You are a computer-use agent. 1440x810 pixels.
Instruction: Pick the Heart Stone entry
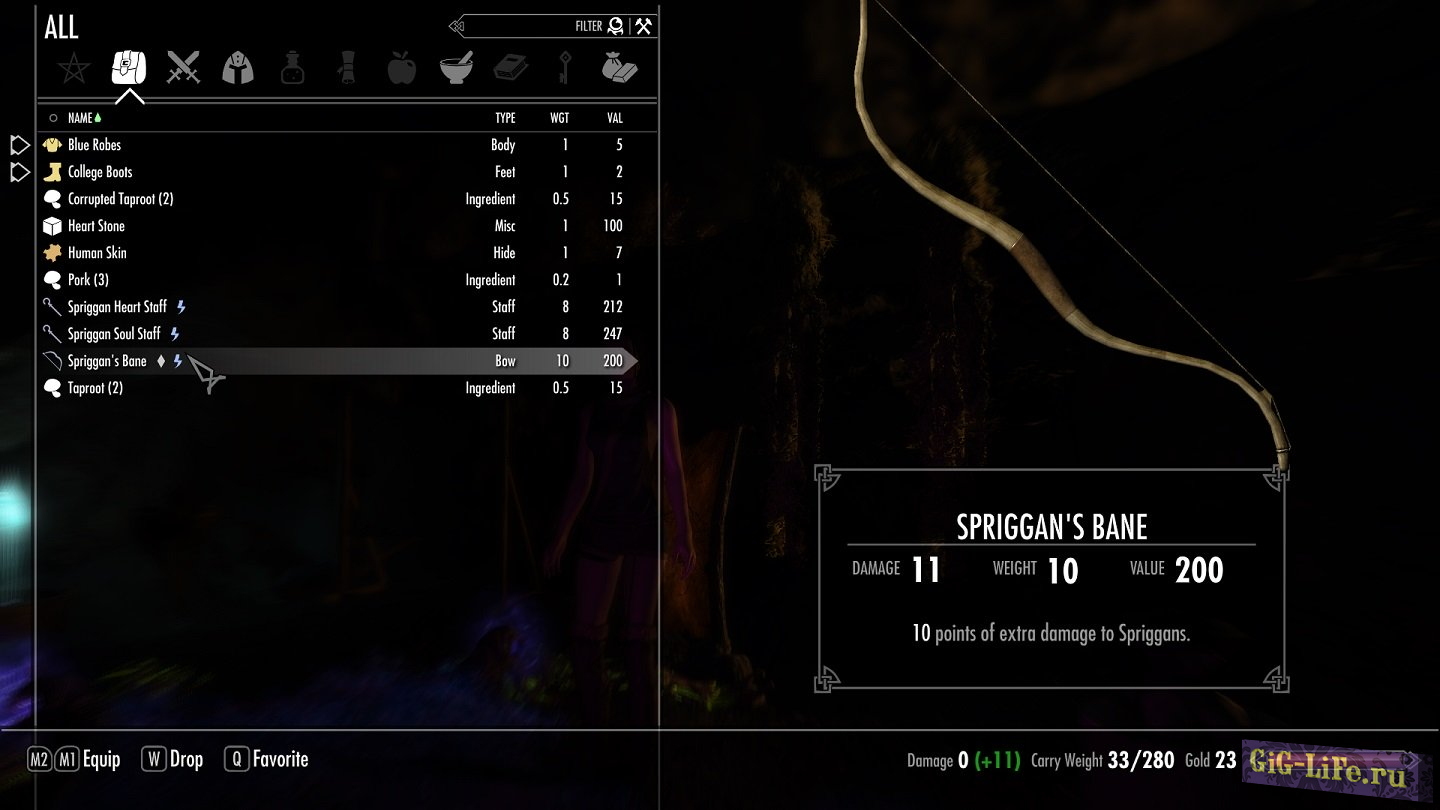click(x=96, y=226)
